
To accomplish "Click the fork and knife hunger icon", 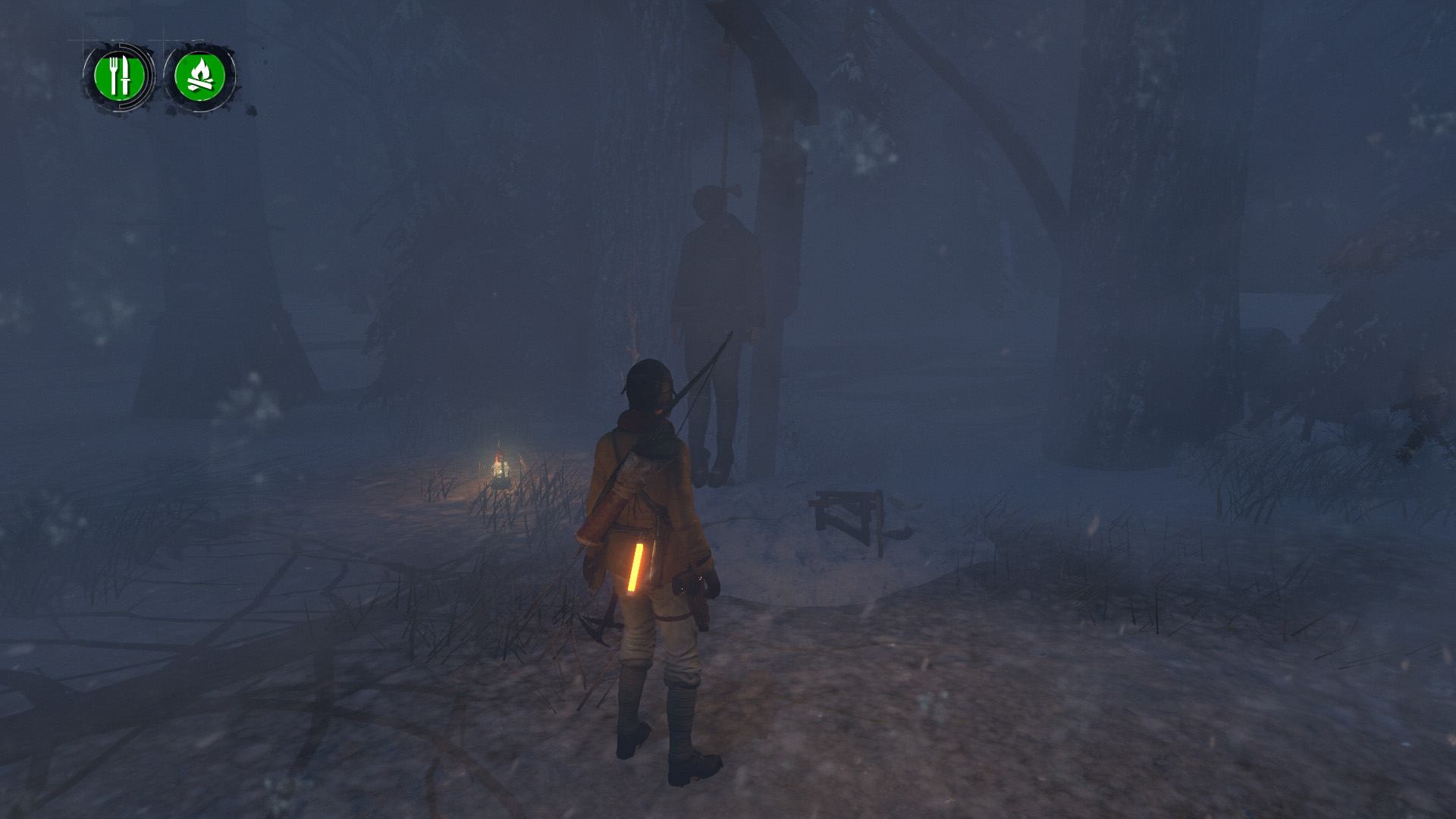I will [x=119, y=76].
